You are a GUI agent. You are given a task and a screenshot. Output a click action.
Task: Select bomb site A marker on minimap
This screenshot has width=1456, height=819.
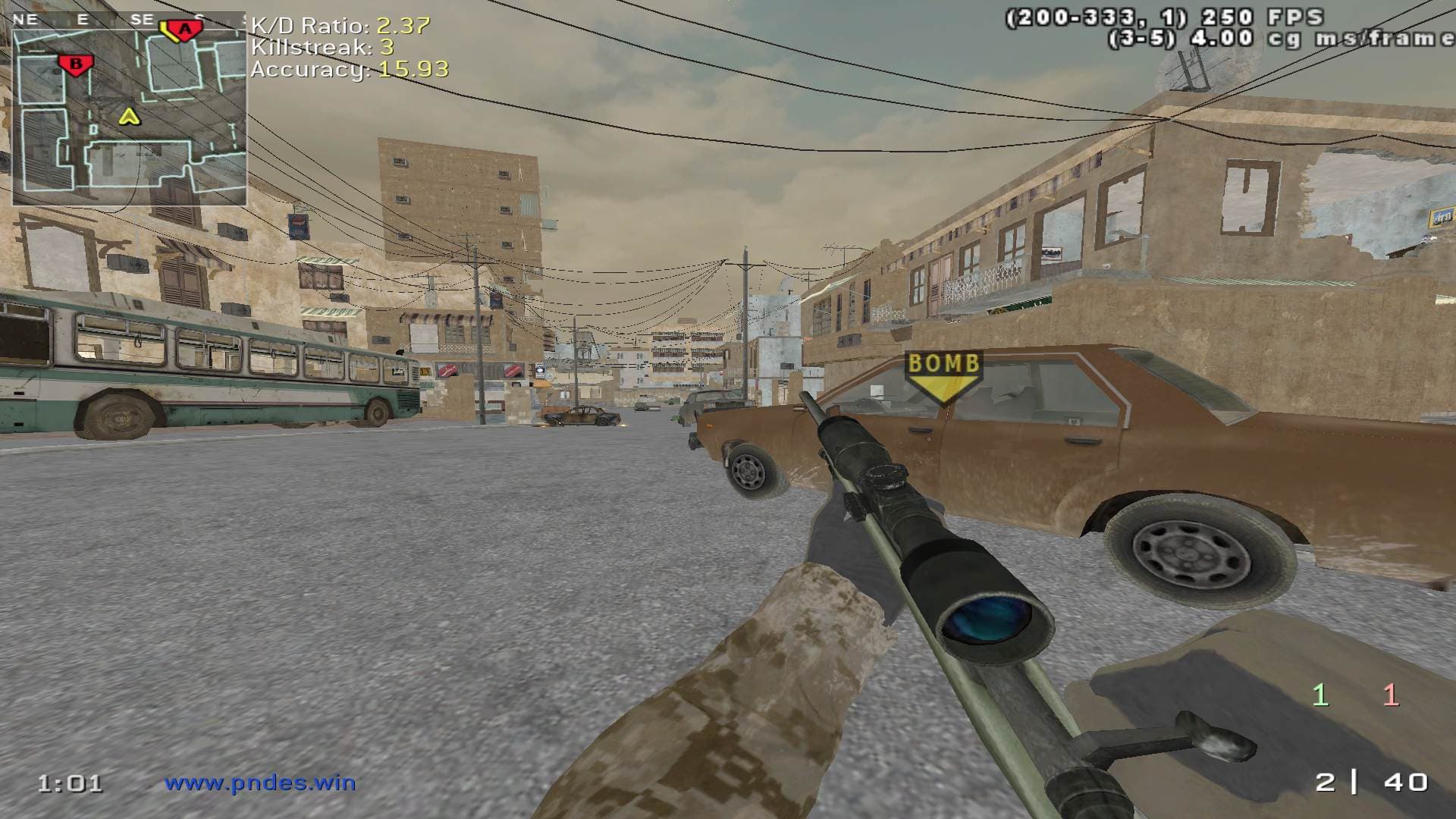click(184, 30)
